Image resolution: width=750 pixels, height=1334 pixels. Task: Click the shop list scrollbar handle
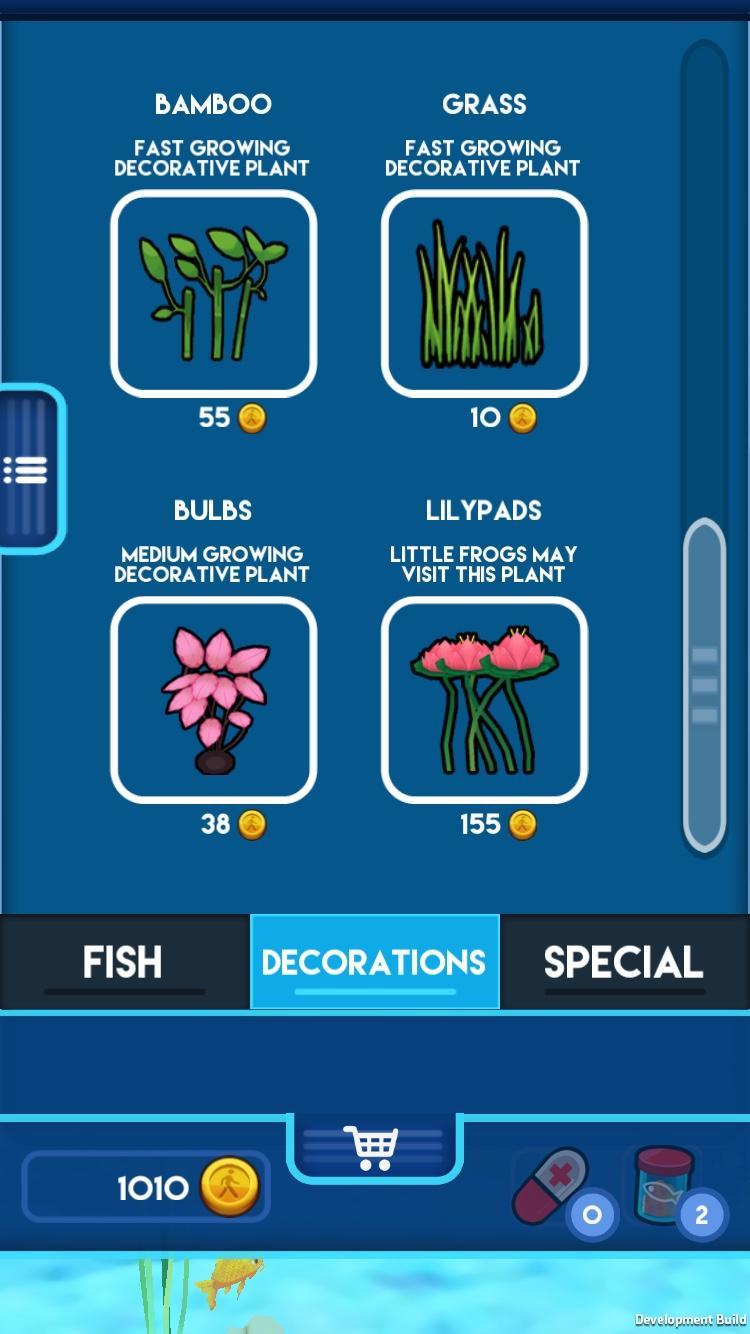click(x=704, y=684)
